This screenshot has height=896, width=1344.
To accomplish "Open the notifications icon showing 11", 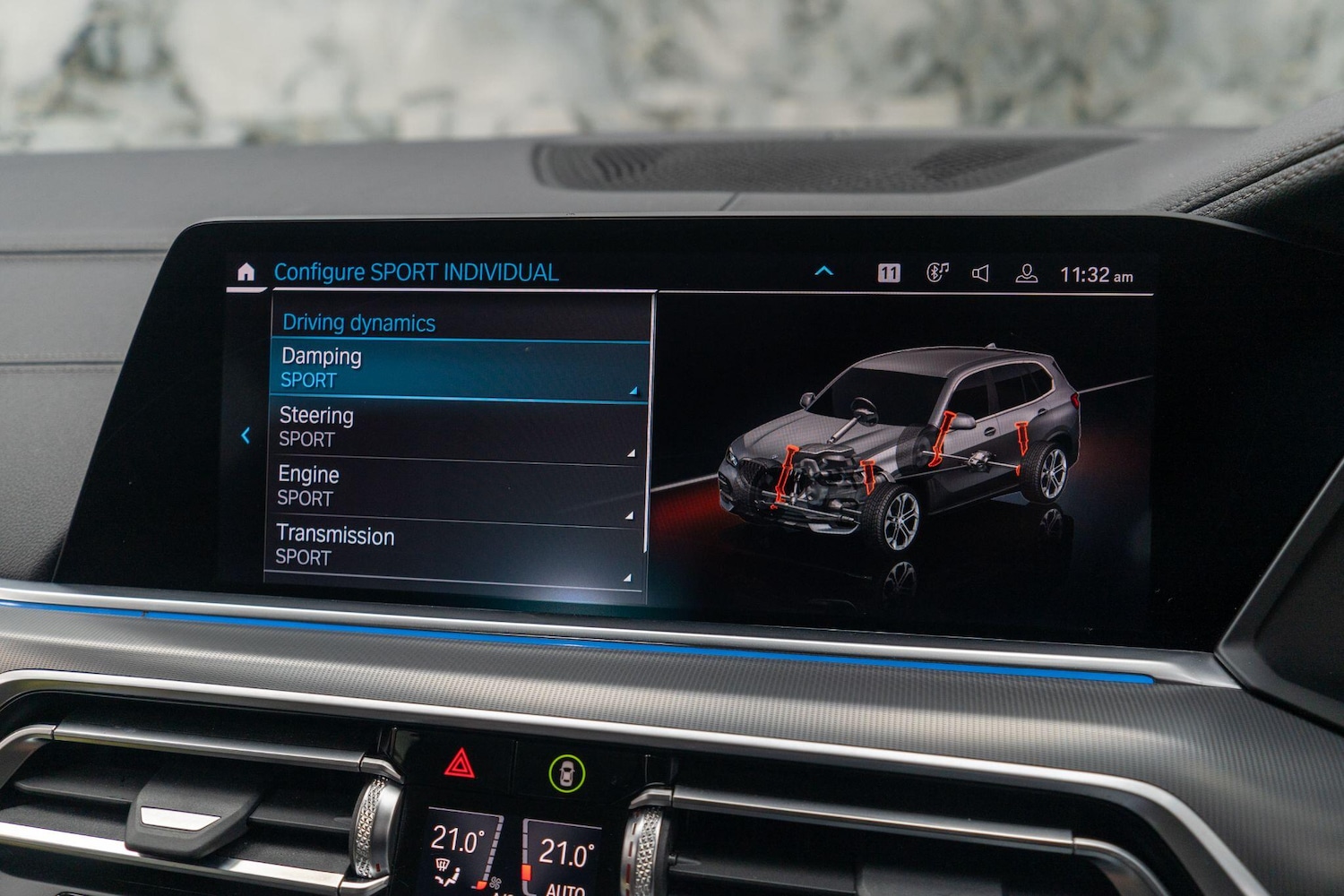I will coord(888,273).
